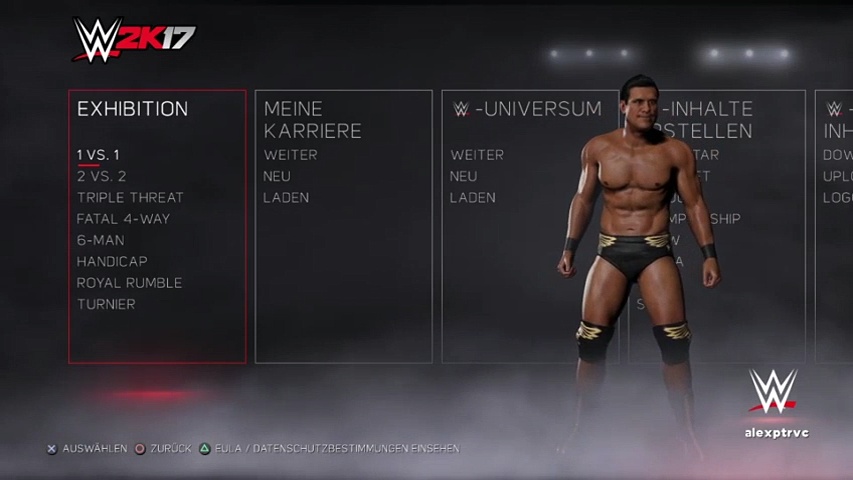Select Weiter under Meine Karriere

coord(290,155)
